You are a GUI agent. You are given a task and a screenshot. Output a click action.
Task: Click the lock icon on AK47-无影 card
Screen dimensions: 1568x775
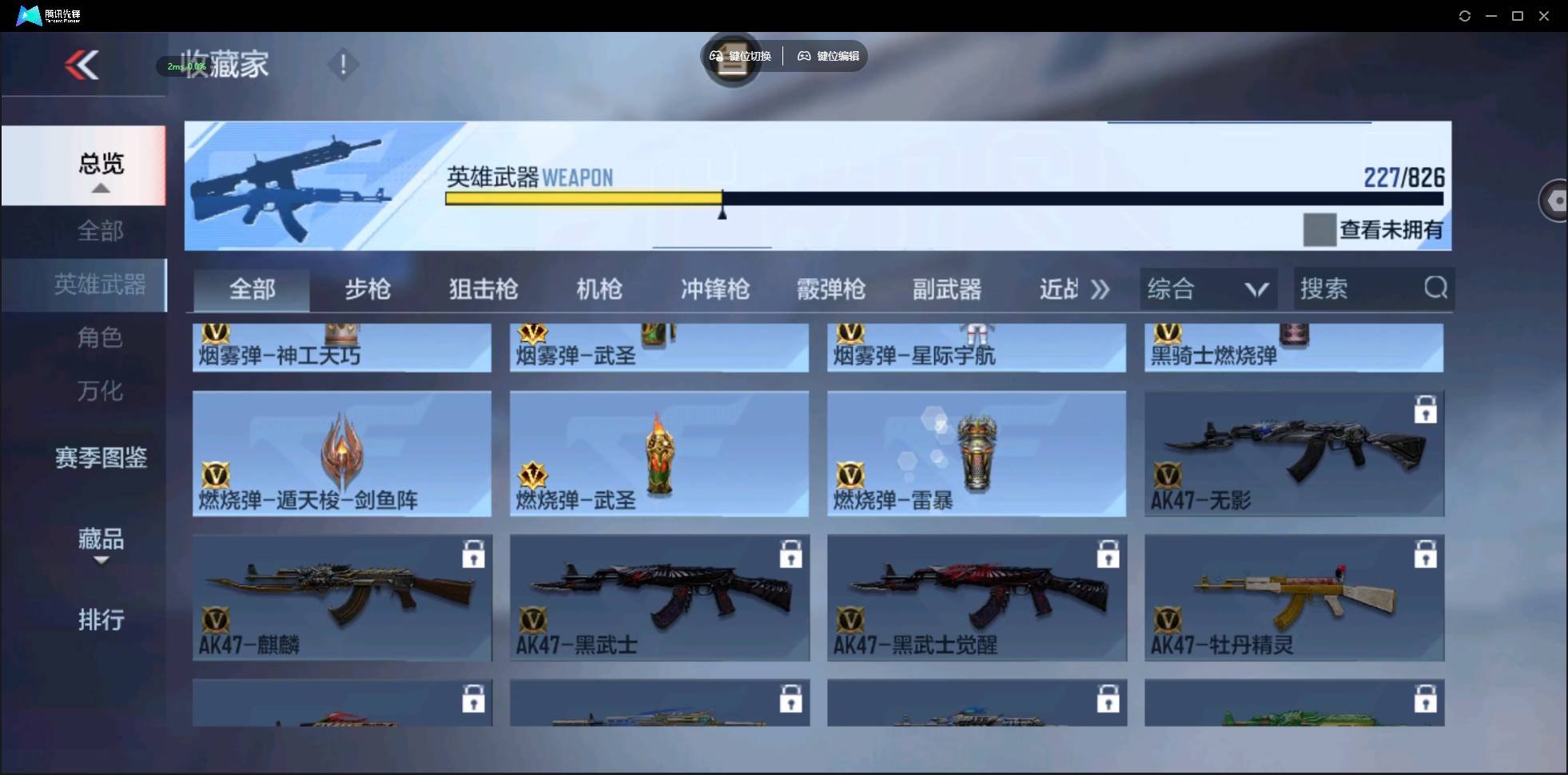click(1426, 409)
